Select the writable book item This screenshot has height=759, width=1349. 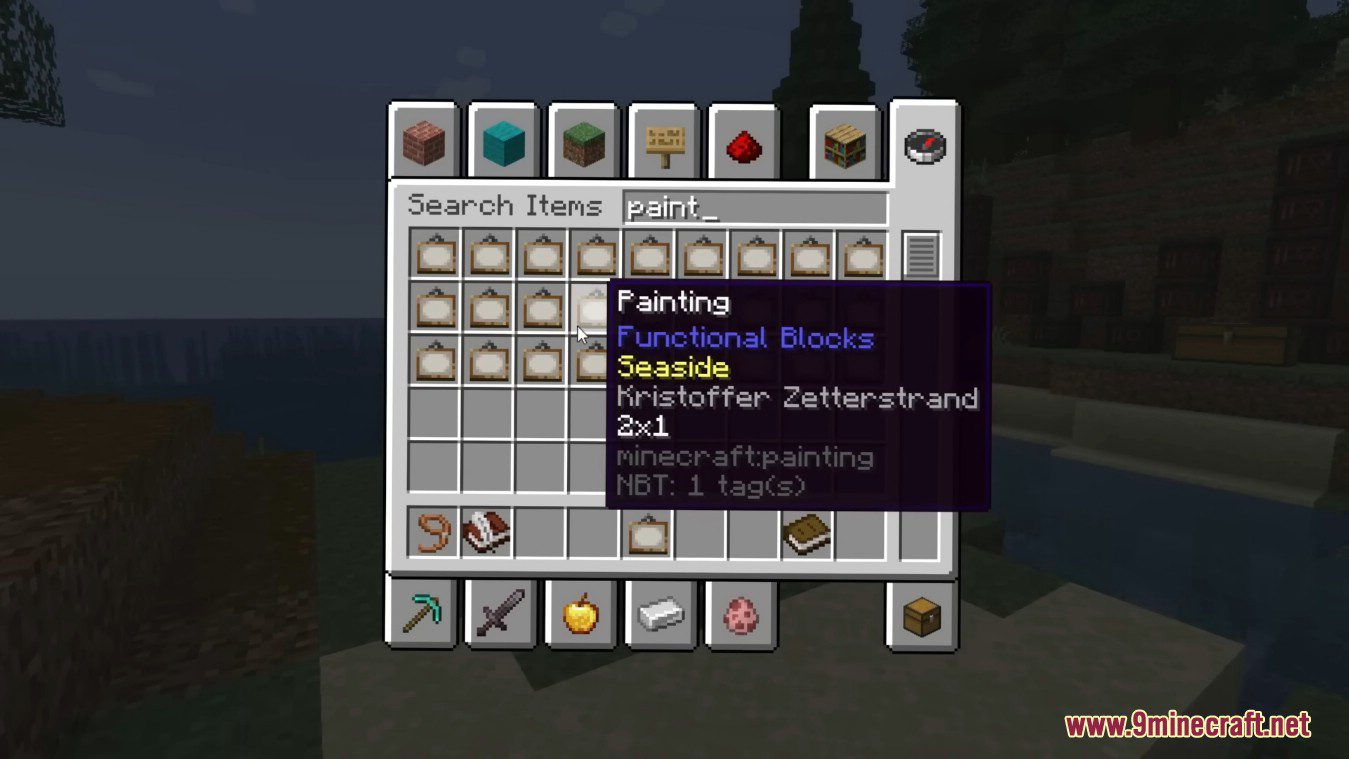(x=487, y=533)
